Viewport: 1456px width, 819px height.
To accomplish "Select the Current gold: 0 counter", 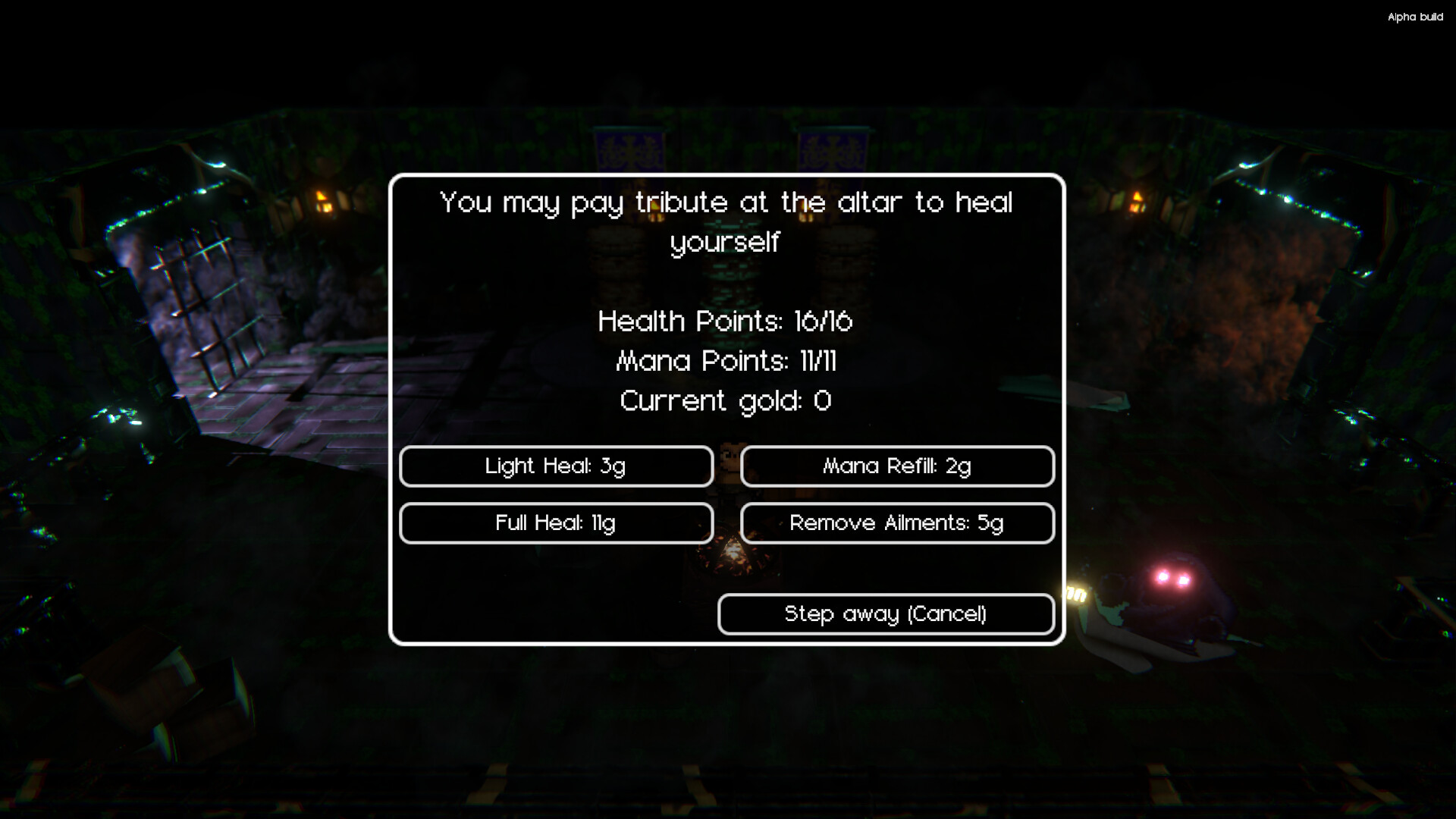I will tap(725, 400).
